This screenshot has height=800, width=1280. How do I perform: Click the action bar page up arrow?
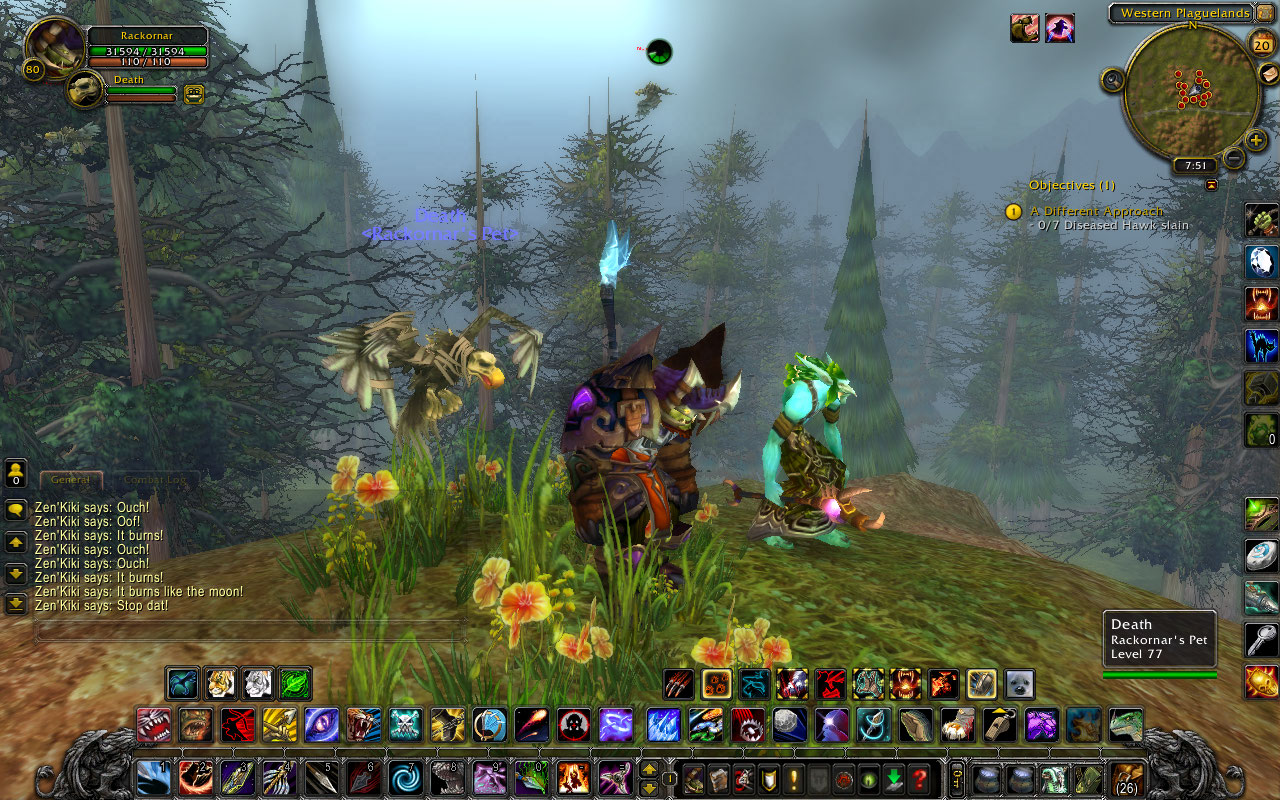649,770
